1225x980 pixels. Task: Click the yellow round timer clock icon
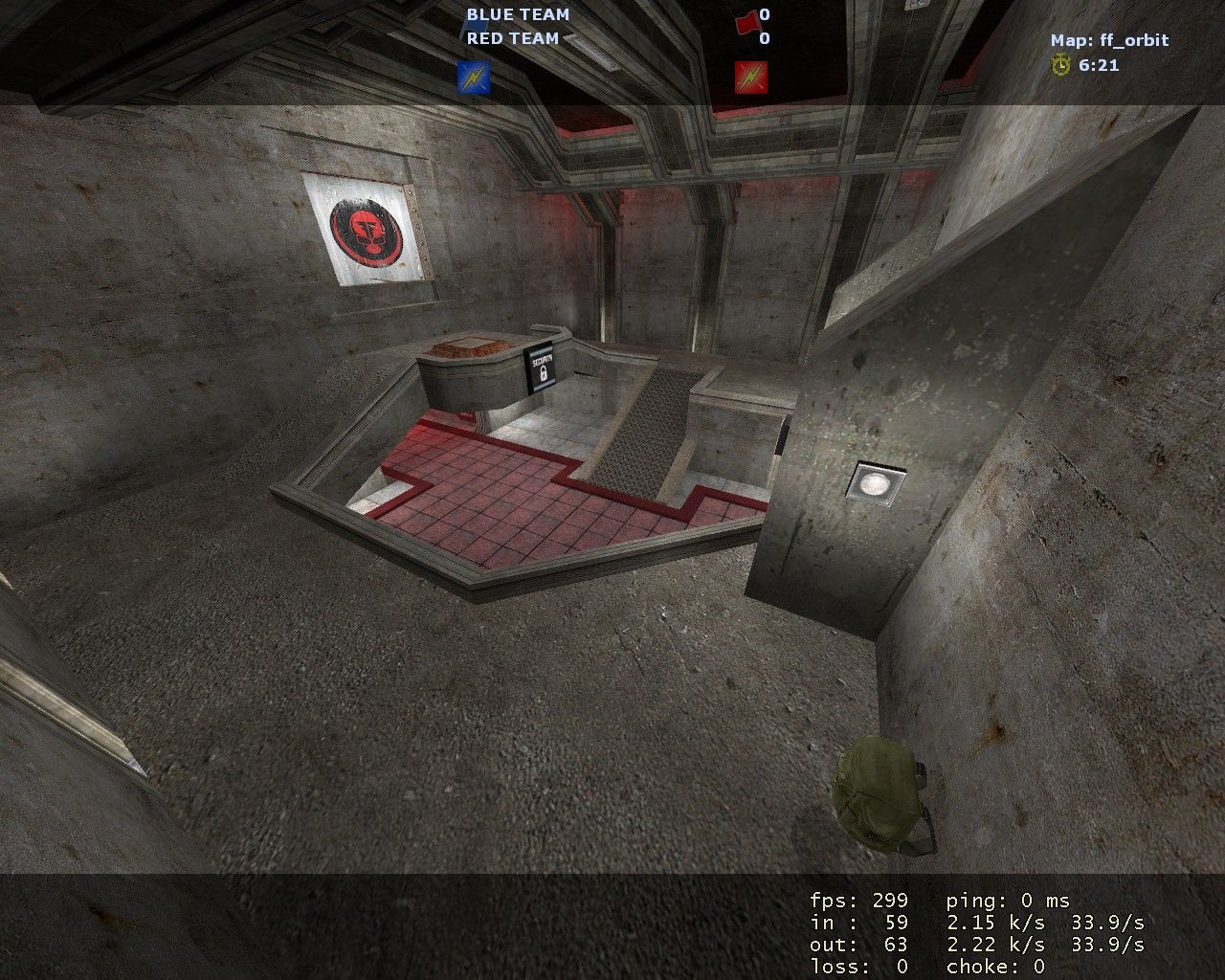coord(1060,65)
